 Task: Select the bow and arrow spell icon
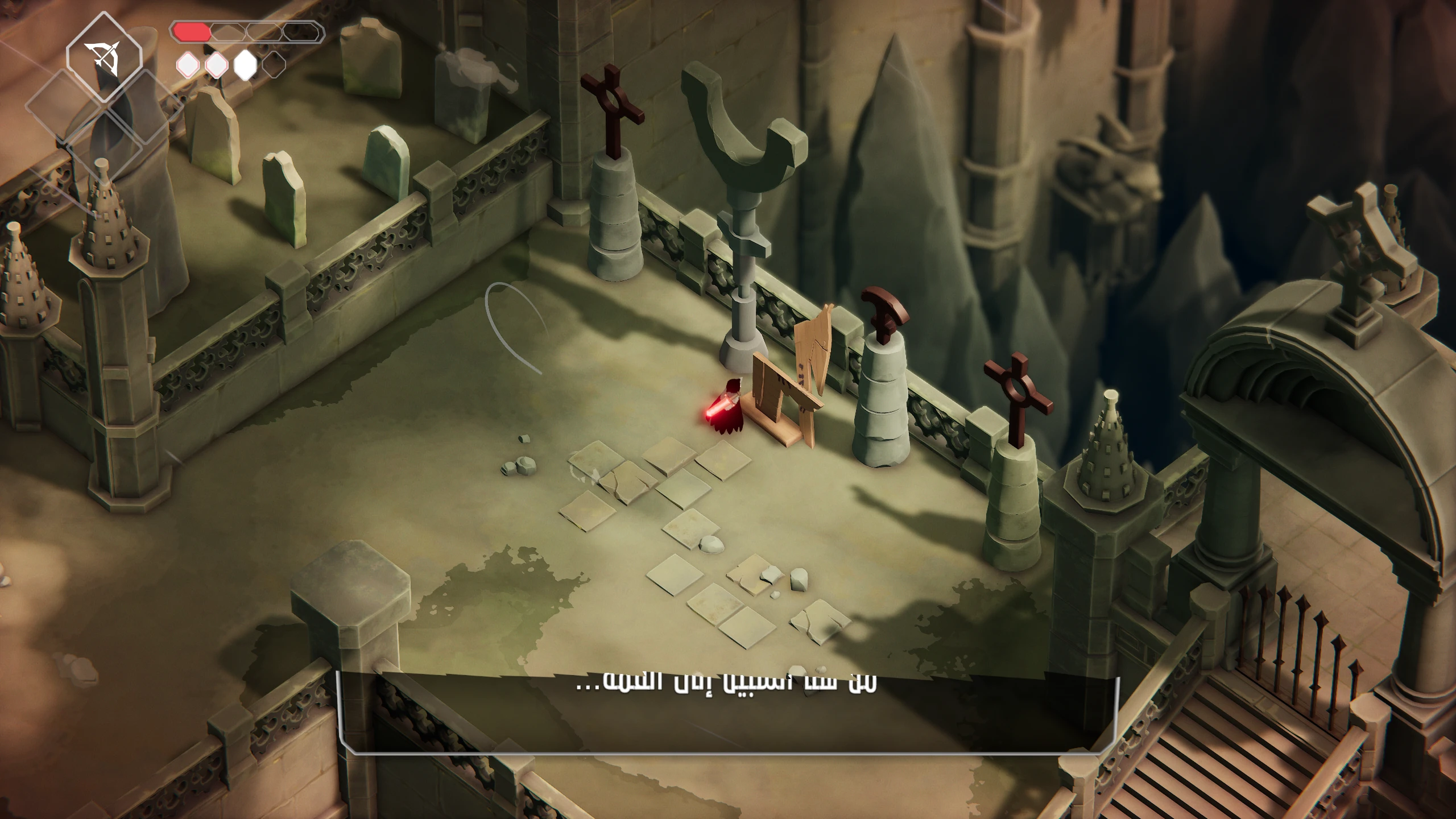pos(104,58)
